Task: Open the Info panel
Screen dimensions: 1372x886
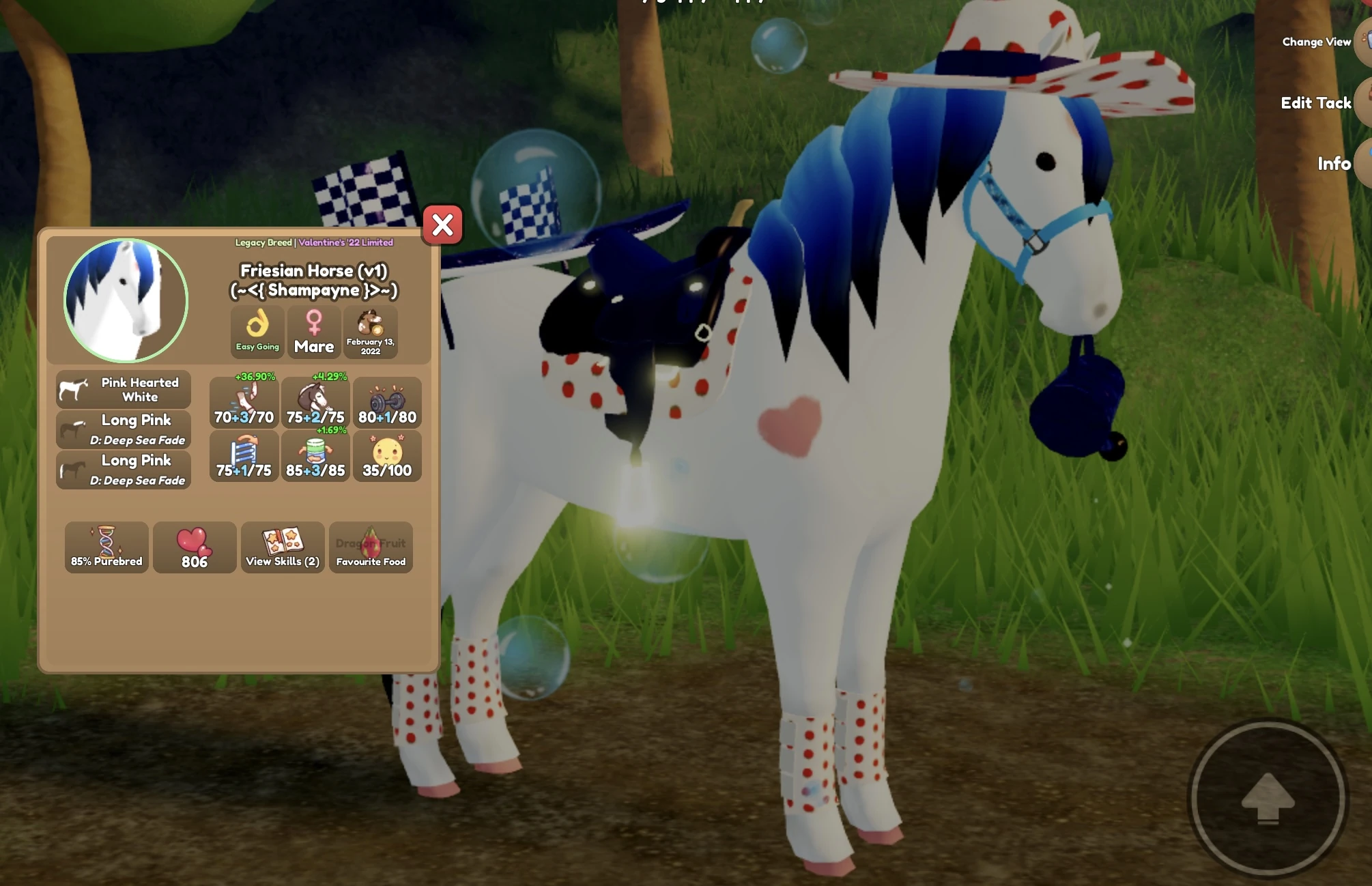Action: [x=1333, y=164]
